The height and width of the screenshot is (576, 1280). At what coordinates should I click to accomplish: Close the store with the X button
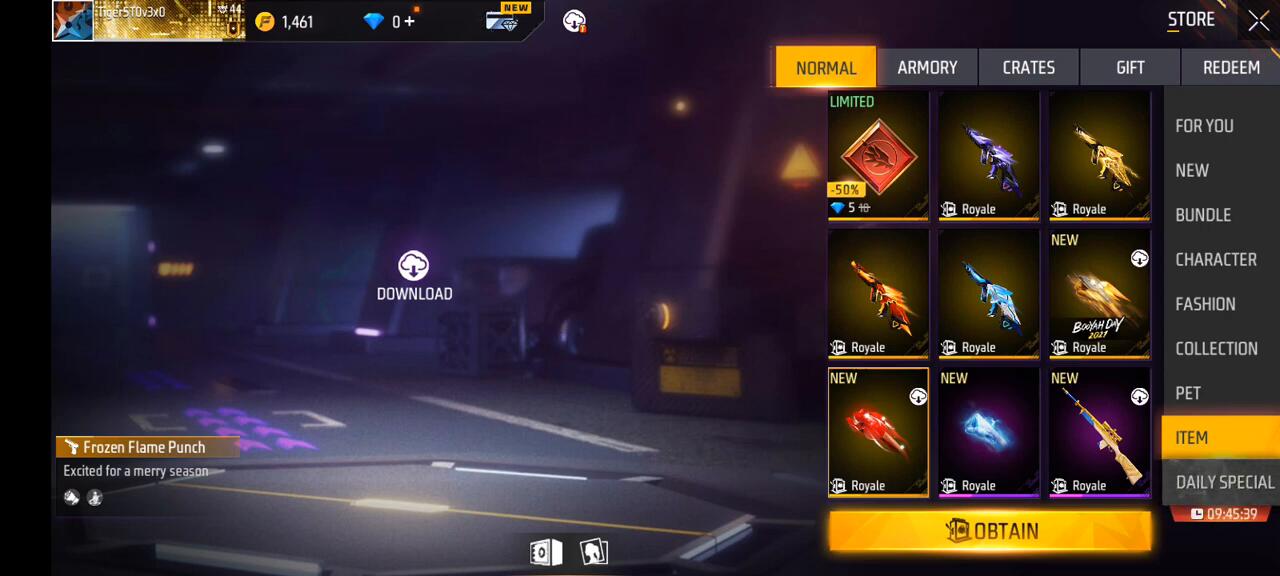click(x=1258, y=20)
